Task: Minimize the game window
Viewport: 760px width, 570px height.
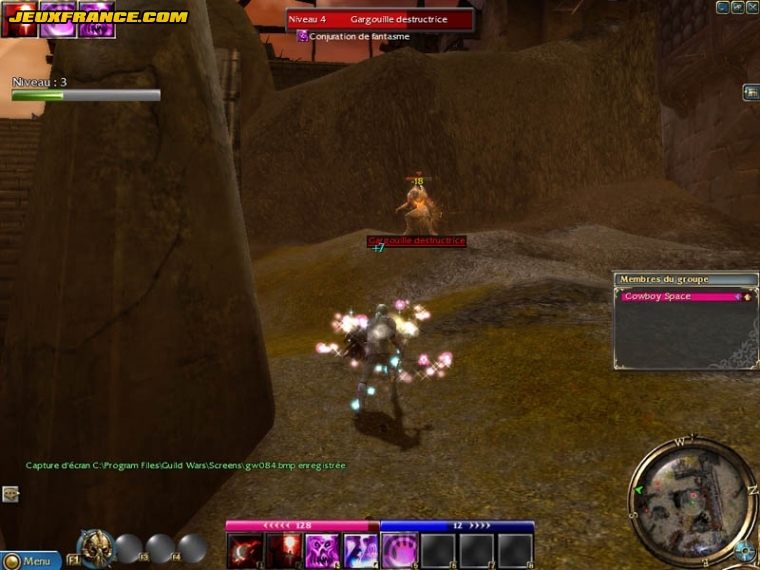Action: click(723, 7)
